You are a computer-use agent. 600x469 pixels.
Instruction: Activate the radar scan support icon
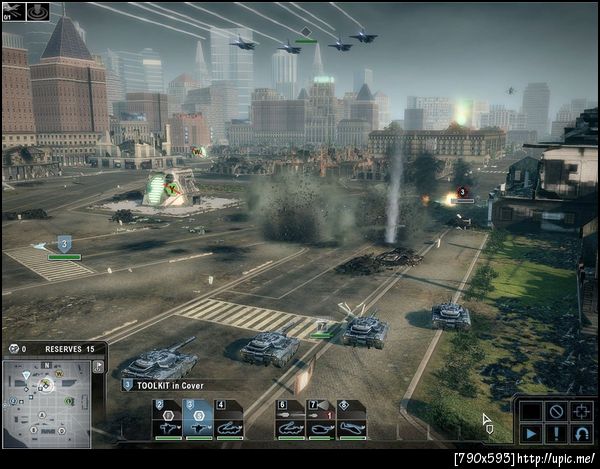pyautogui.click(x=39, y=12)
